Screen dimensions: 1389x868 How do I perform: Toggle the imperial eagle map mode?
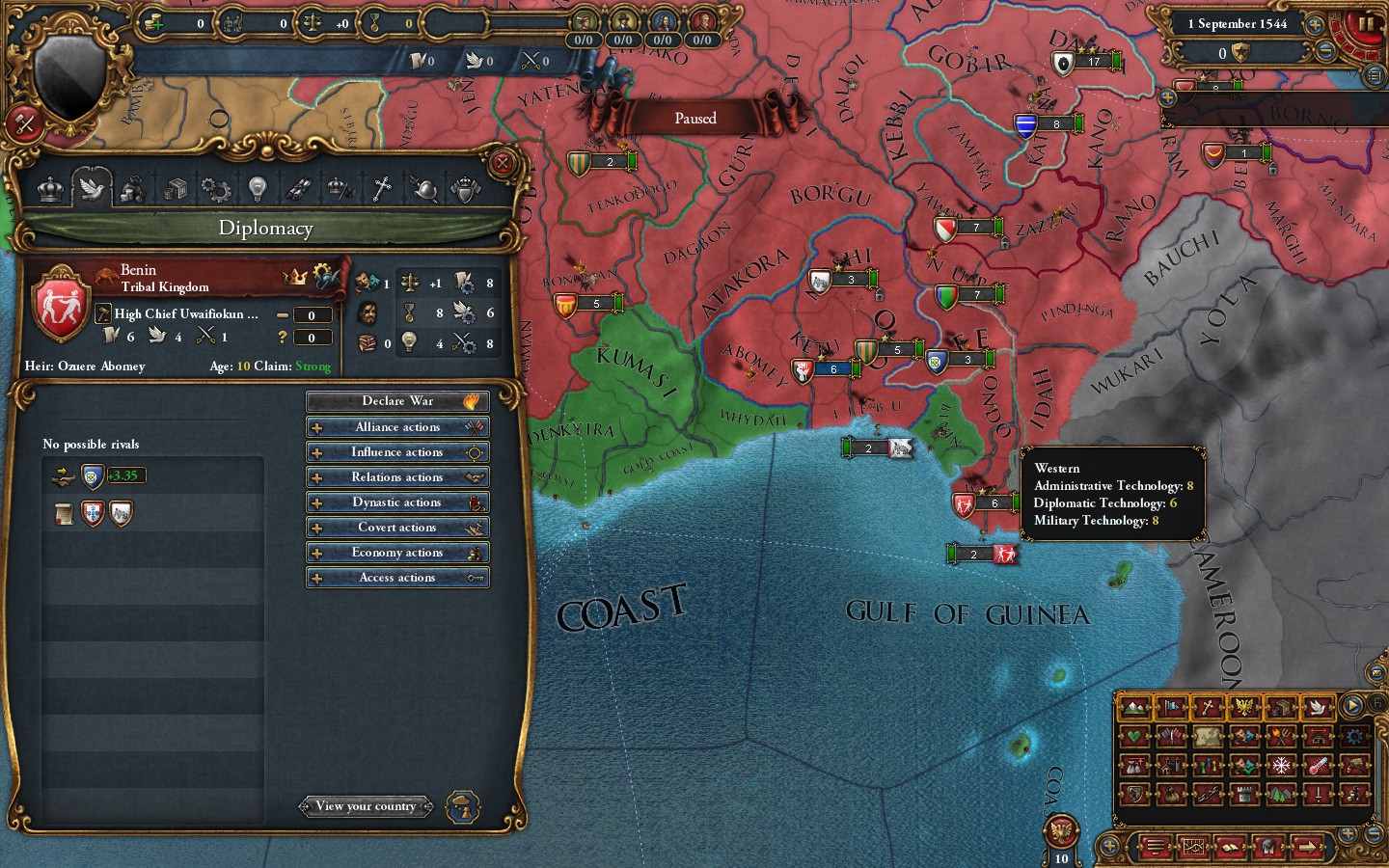coord(1244,708)
